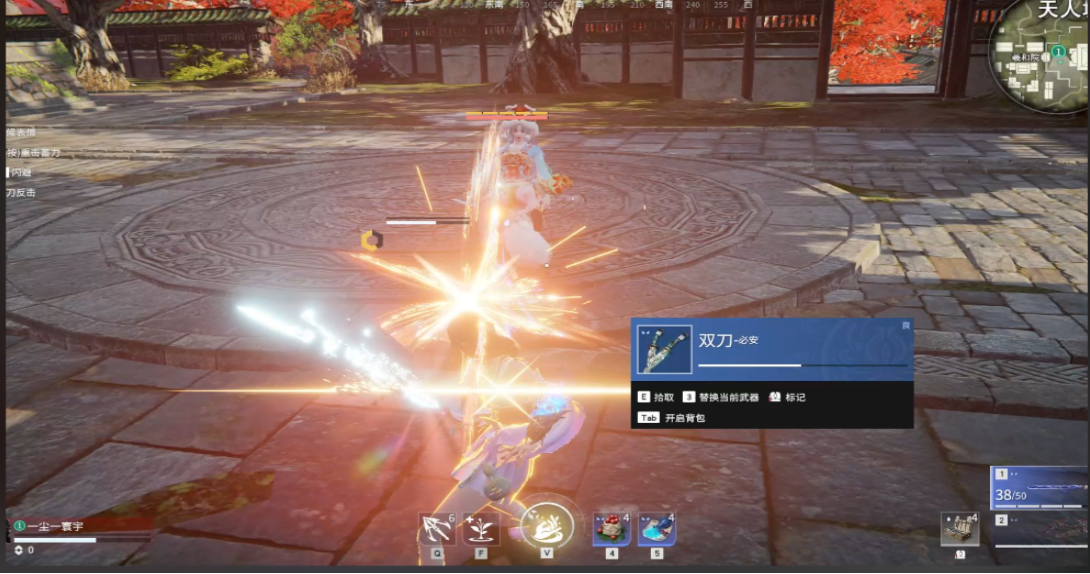
Task: Select weapon slot 1 showing 38/50
Action: click(x=1039, y=489)
